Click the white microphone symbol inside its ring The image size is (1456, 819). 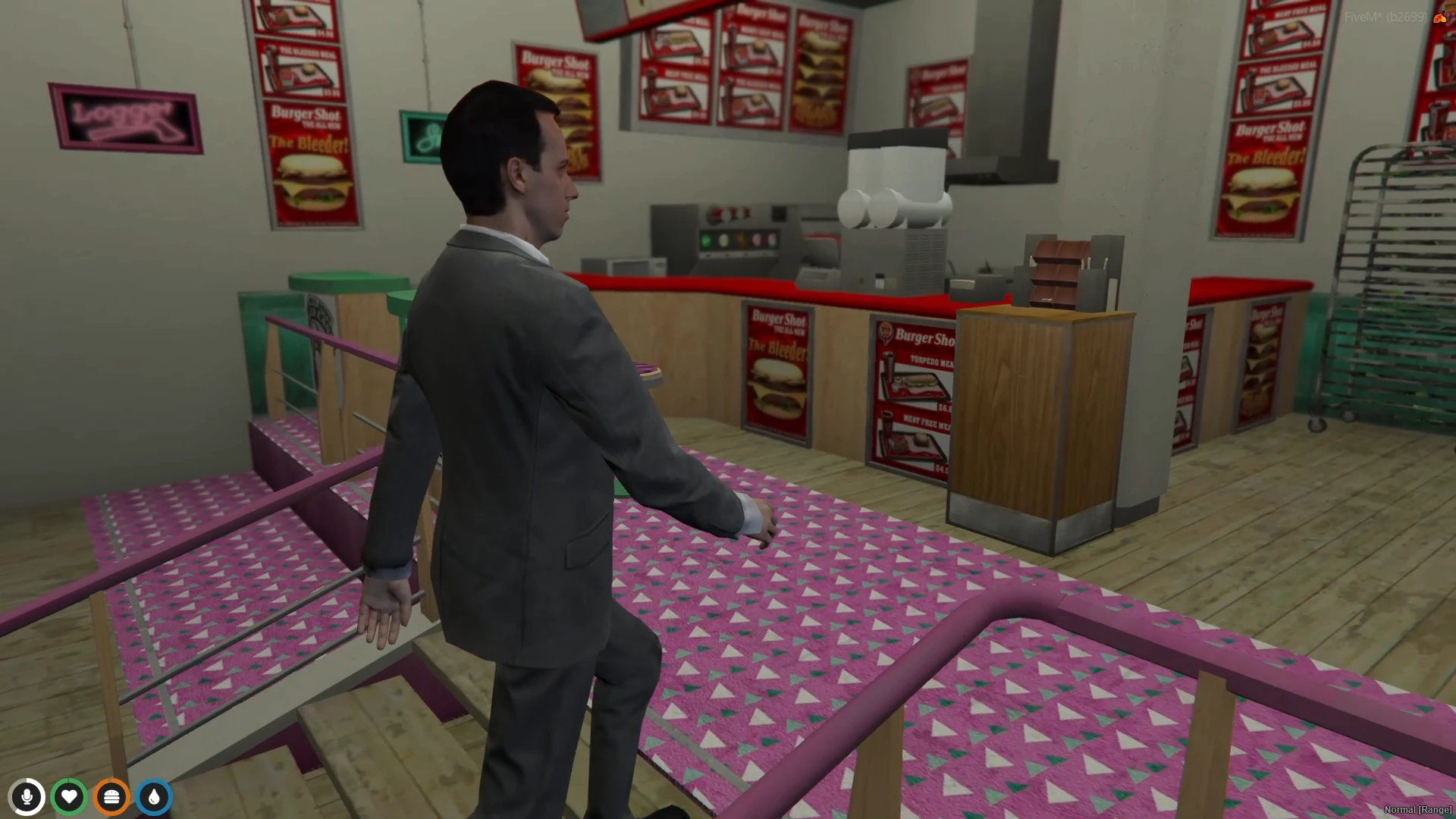(27, 797)
